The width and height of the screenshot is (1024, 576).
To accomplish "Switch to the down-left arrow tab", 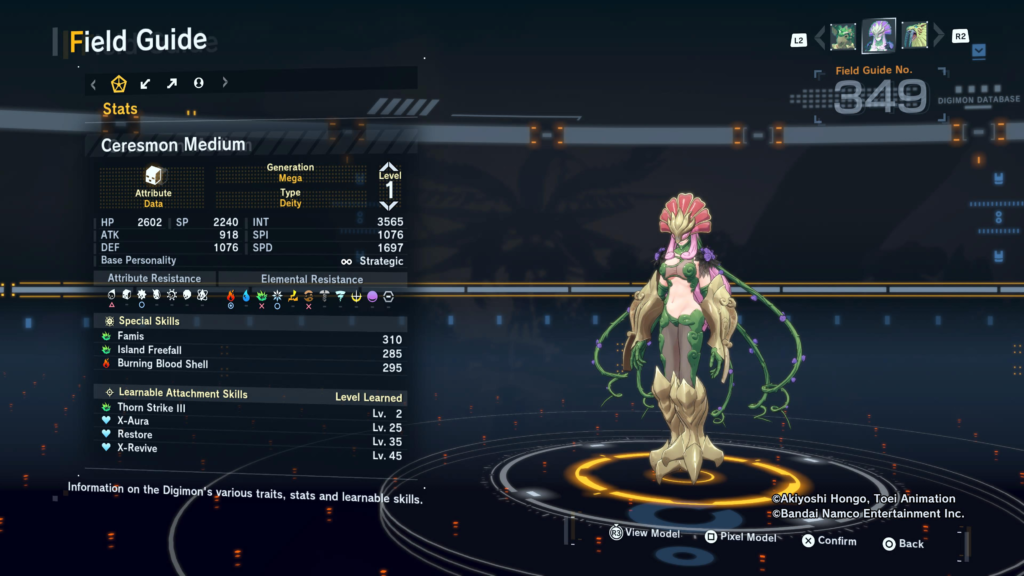I will [146, 84].
